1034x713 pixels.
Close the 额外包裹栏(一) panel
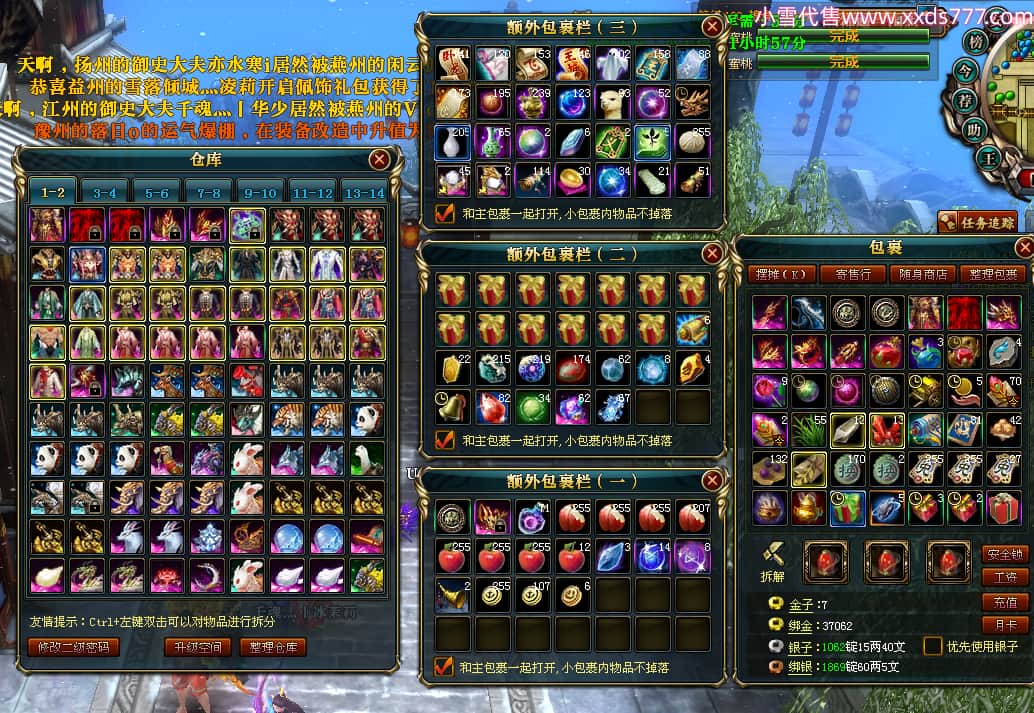point(712,482)
